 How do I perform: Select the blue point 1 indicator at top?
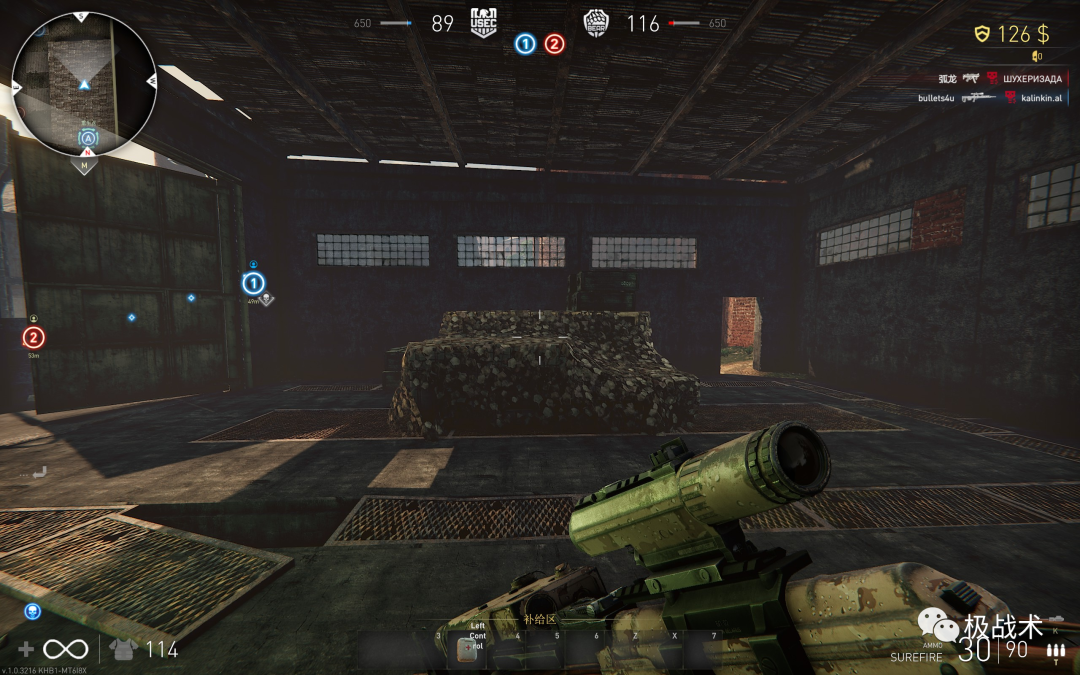525,44
